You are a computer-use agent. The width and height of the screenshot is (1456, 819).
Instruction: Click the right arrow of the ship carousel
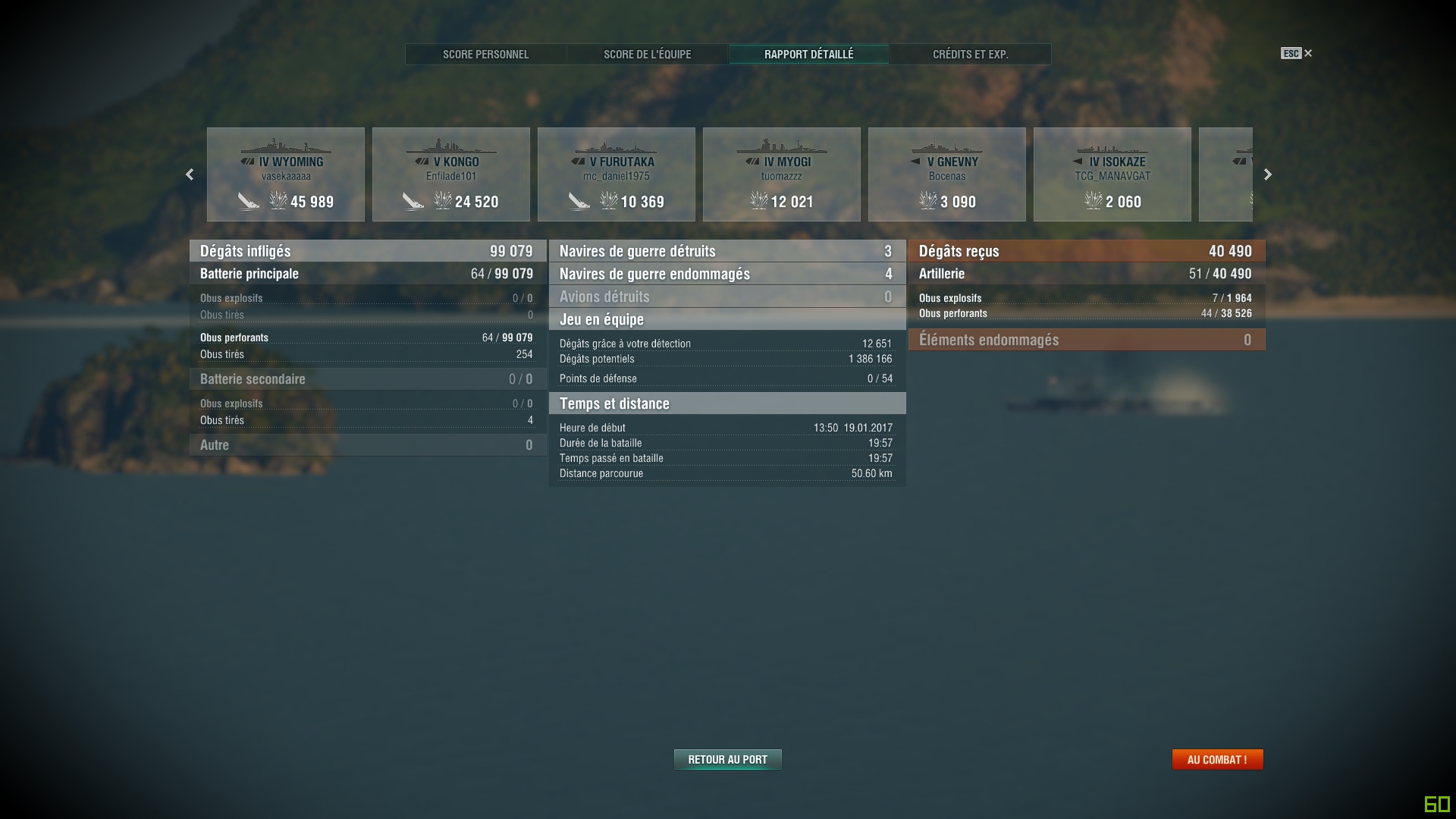[1267, 174]
